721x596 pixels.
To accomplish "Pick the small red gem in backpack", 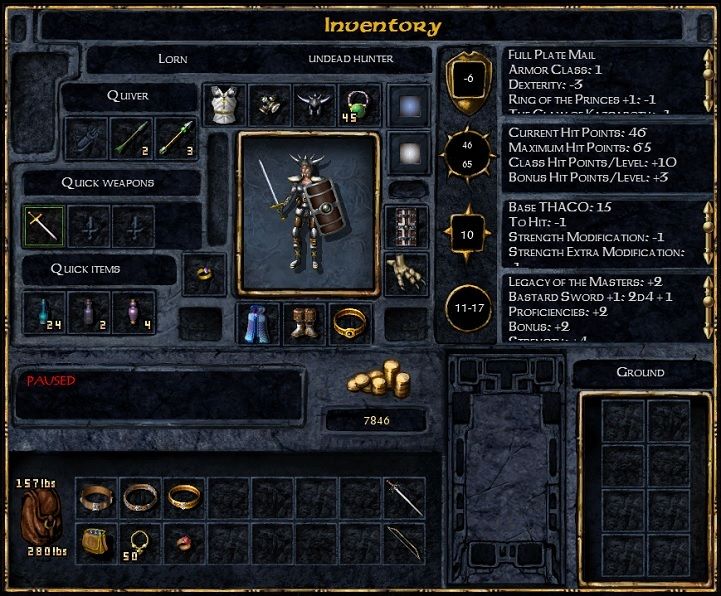I will (184, 543).
